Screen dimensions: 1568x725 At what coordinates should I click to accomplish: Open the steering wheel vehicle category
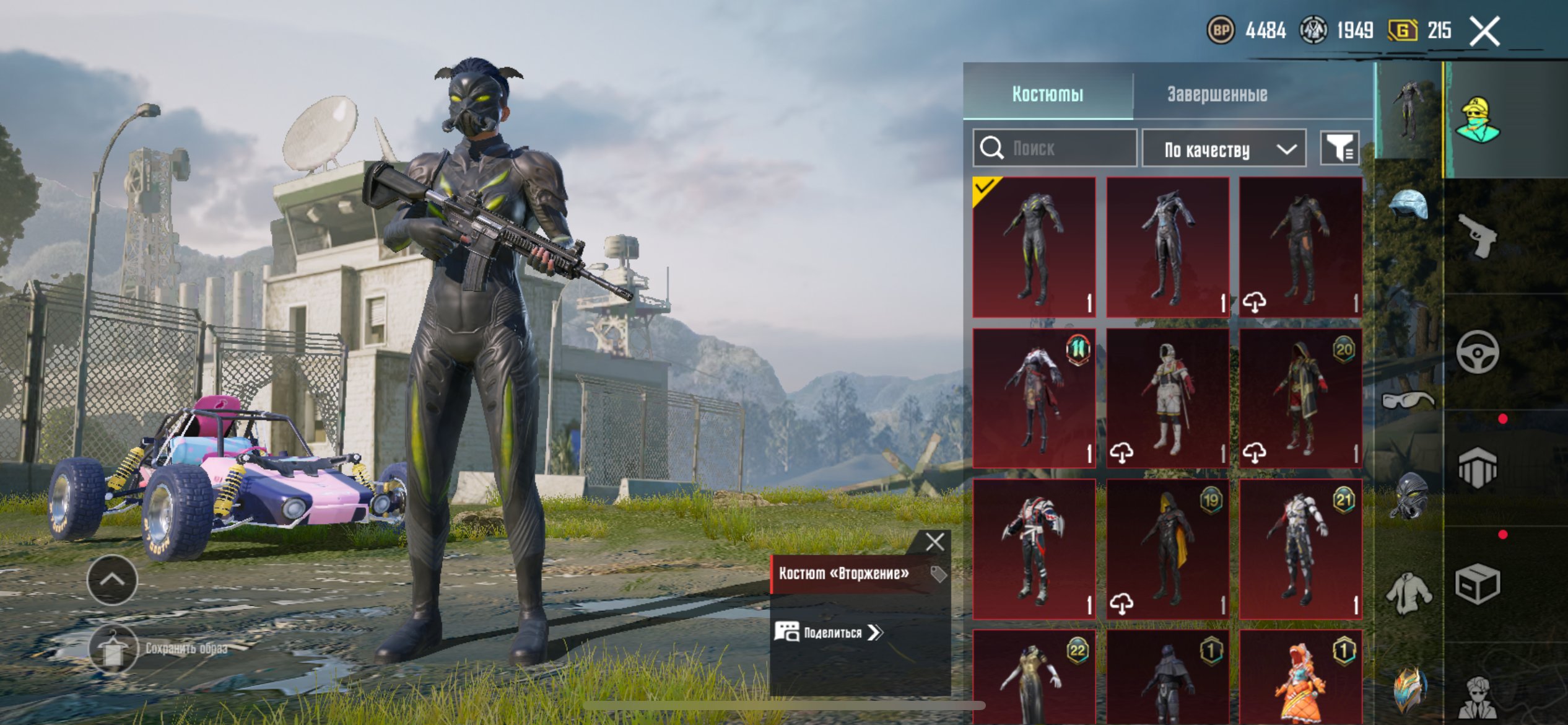click(x=1477, y=353)
